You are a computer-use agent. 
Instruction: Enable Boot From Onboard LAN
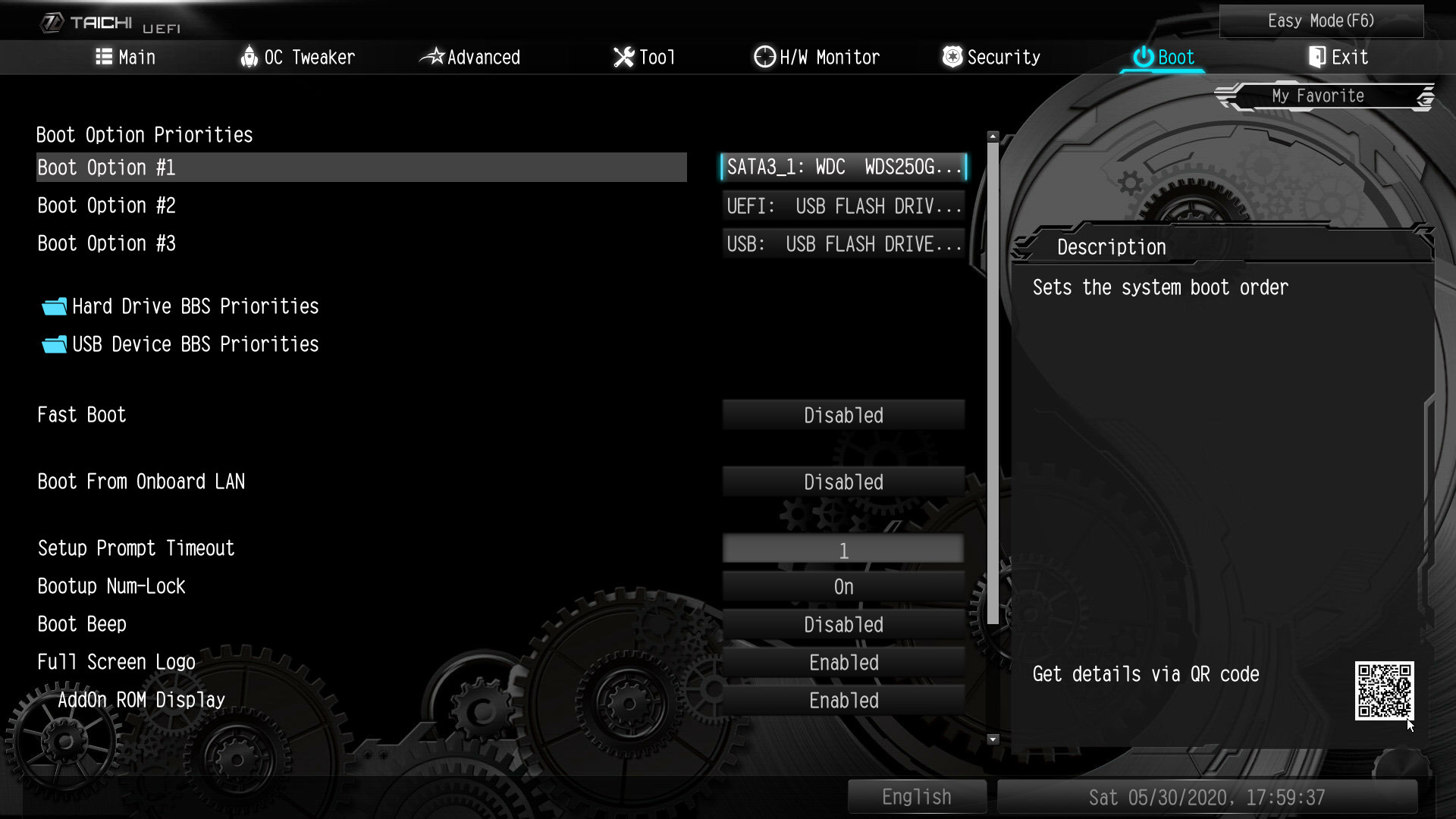(843, 482)
